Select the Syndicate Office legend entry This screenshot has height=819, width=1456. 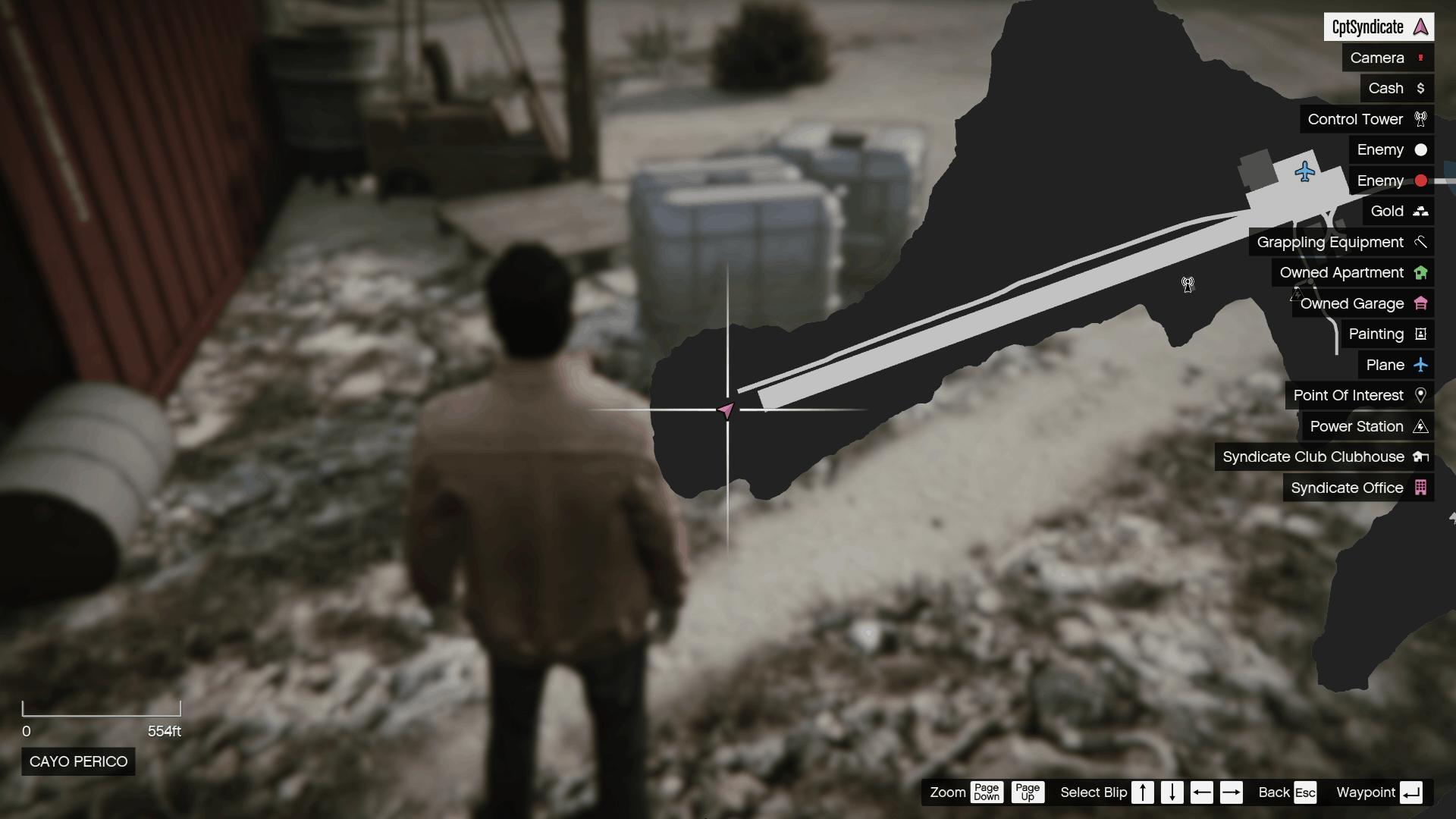(x=1357, y=488)
